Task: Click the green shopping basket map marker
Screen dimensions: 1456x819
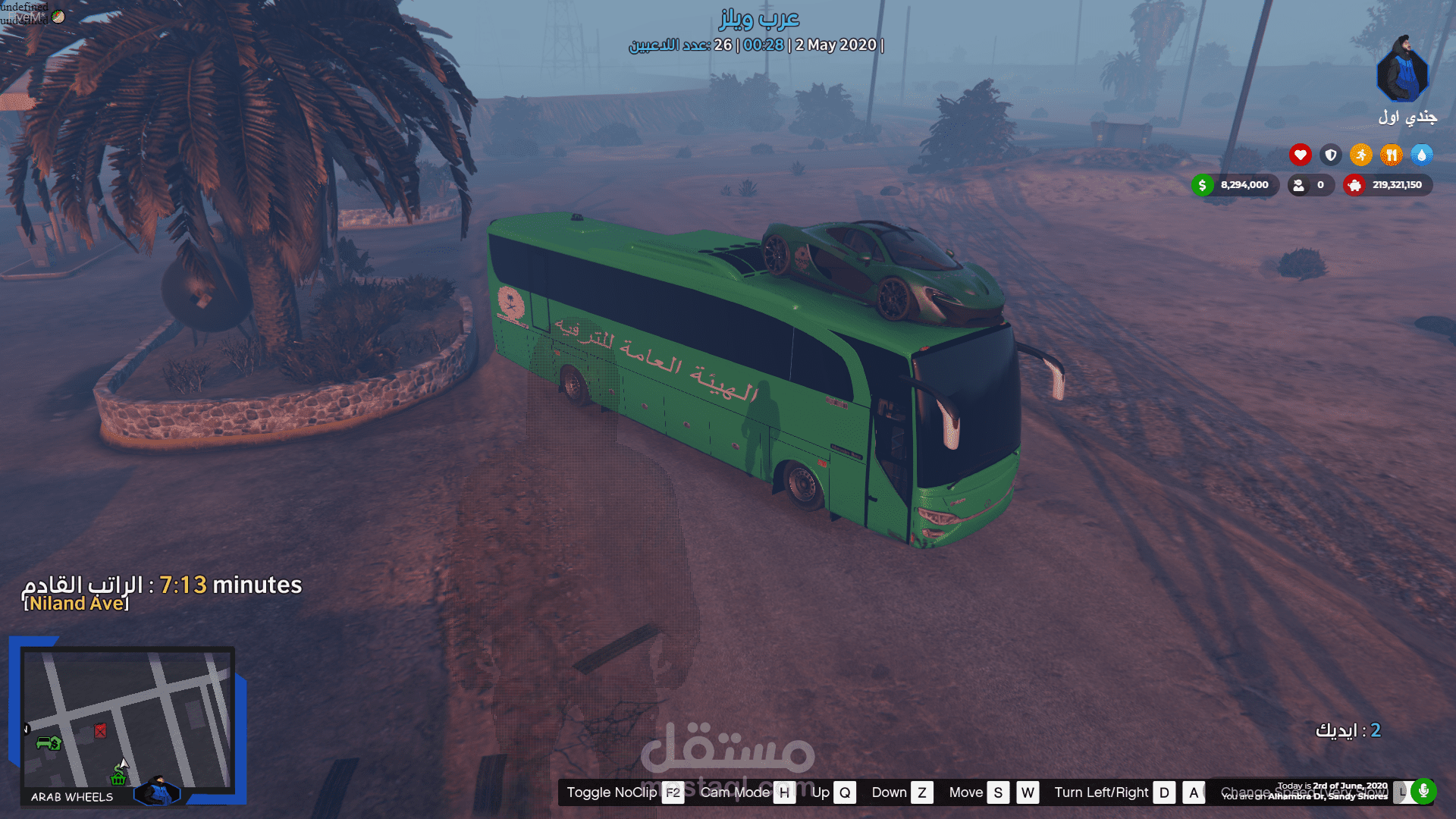Action: 118,777
